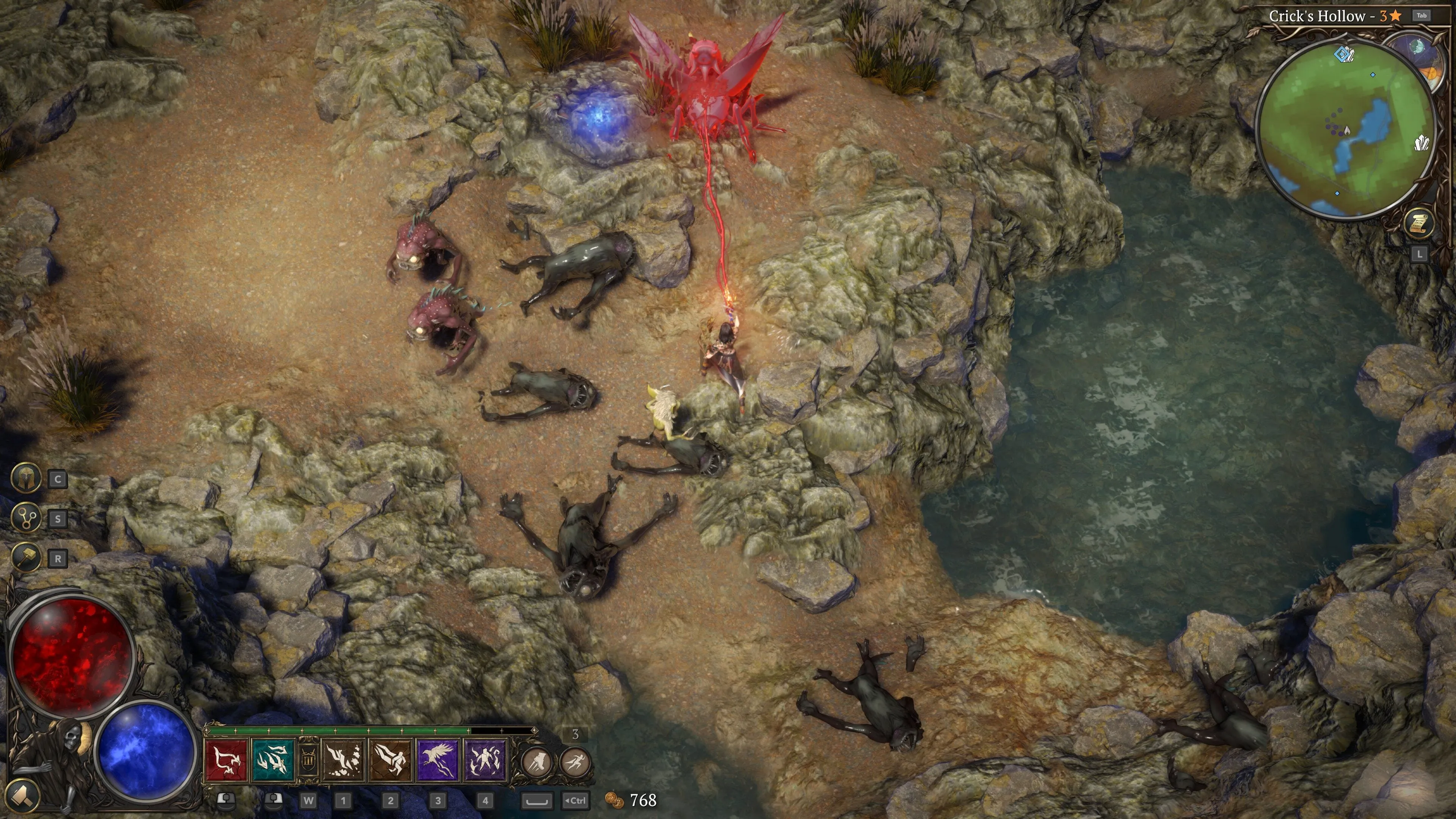Open the crafting hammer icon above the health orb
Image resolution: width=1456 pixels, height=819 pixels.
[26, 558]
